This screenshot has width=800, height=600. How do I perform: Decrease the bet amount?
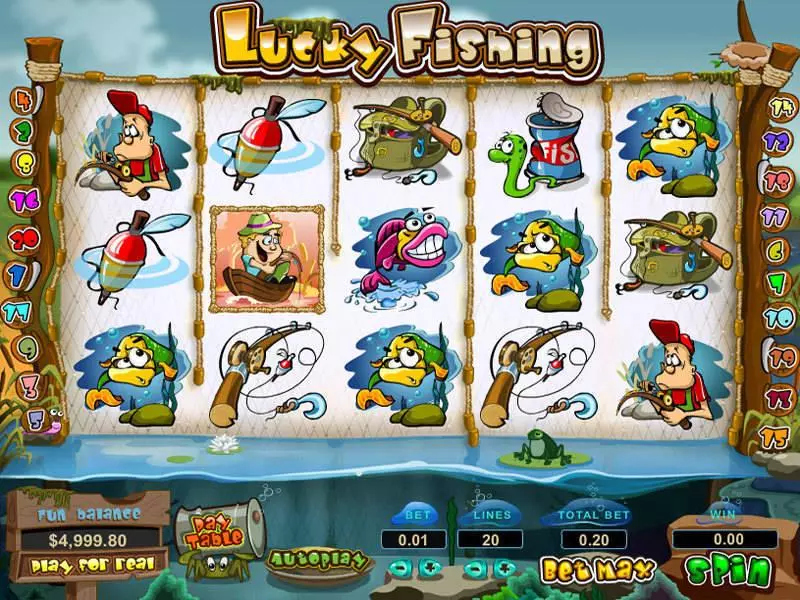pyautogui.click(x=400, y=568)
